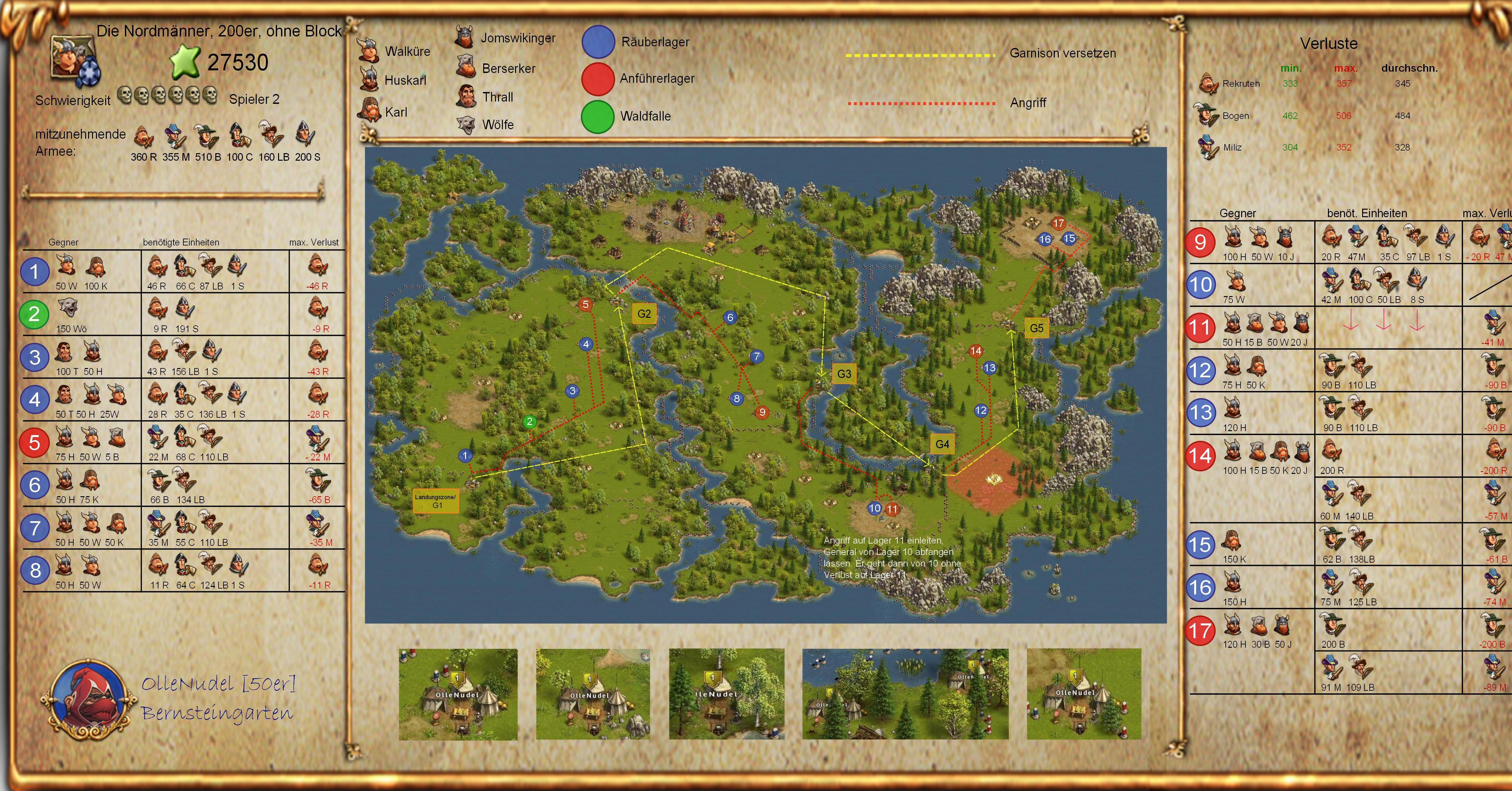Select the G2 garrison label on the map
This screenshot has height=791, width=1512.
[644, 314]
